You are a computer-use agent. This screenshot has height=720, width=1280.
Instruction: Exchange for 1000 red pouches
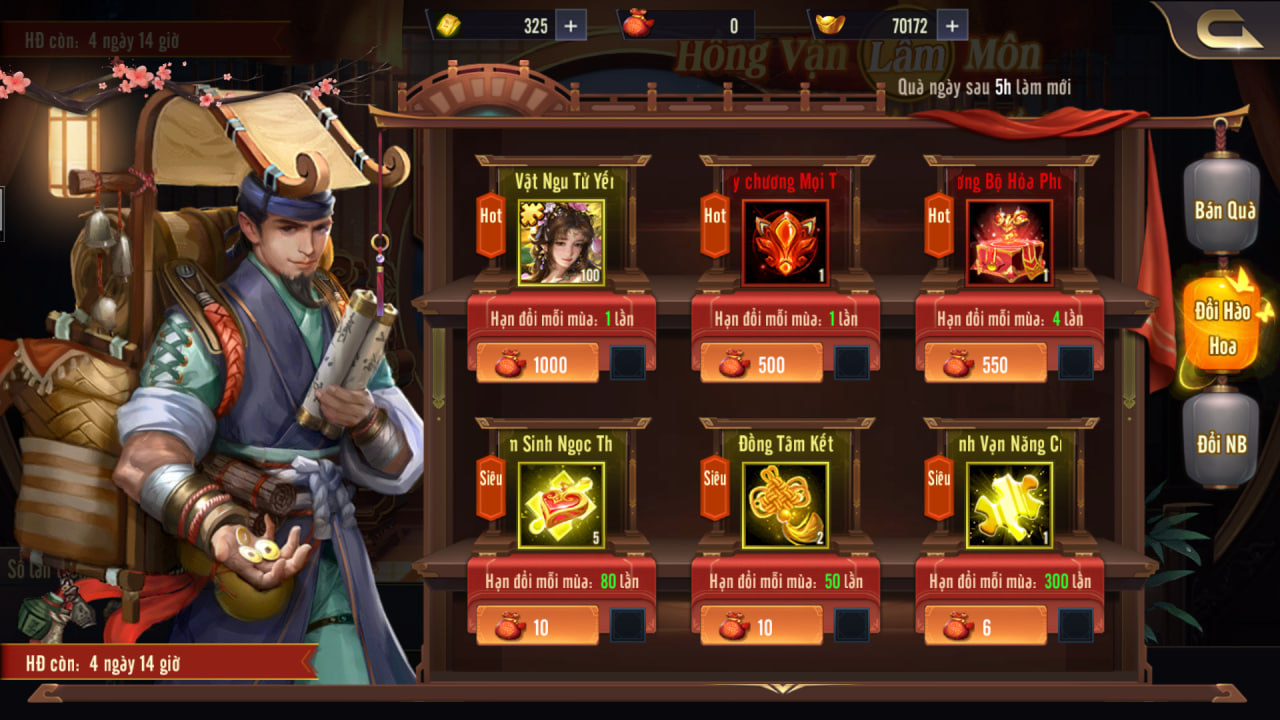537,364
